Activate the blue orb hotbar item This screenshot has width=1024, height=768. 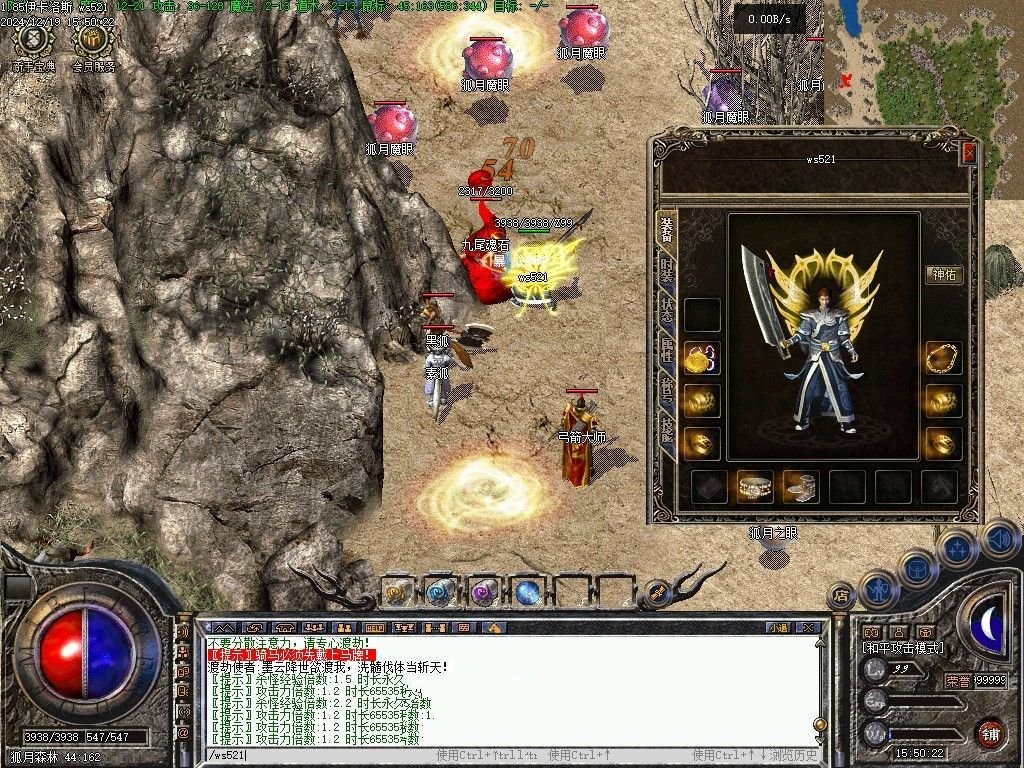pos(527,592)
